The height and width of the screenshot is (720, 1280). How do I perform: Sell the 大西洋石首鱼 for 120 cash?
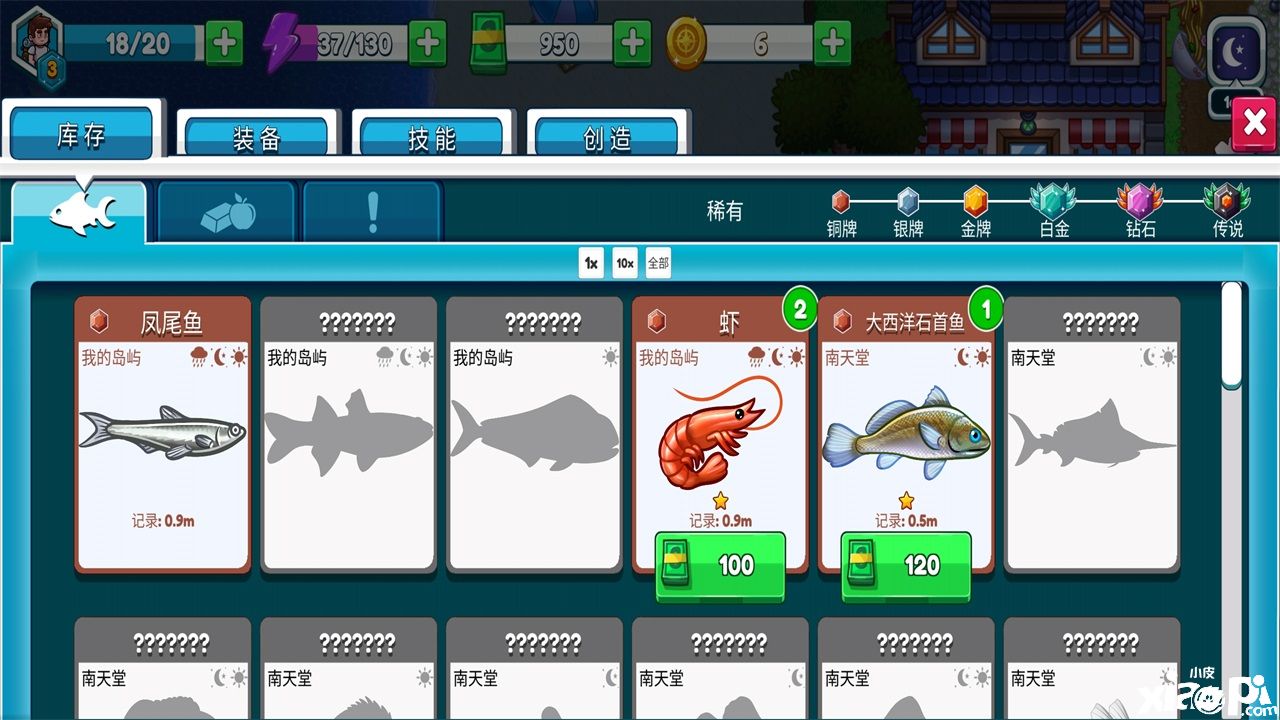point(906,566)
